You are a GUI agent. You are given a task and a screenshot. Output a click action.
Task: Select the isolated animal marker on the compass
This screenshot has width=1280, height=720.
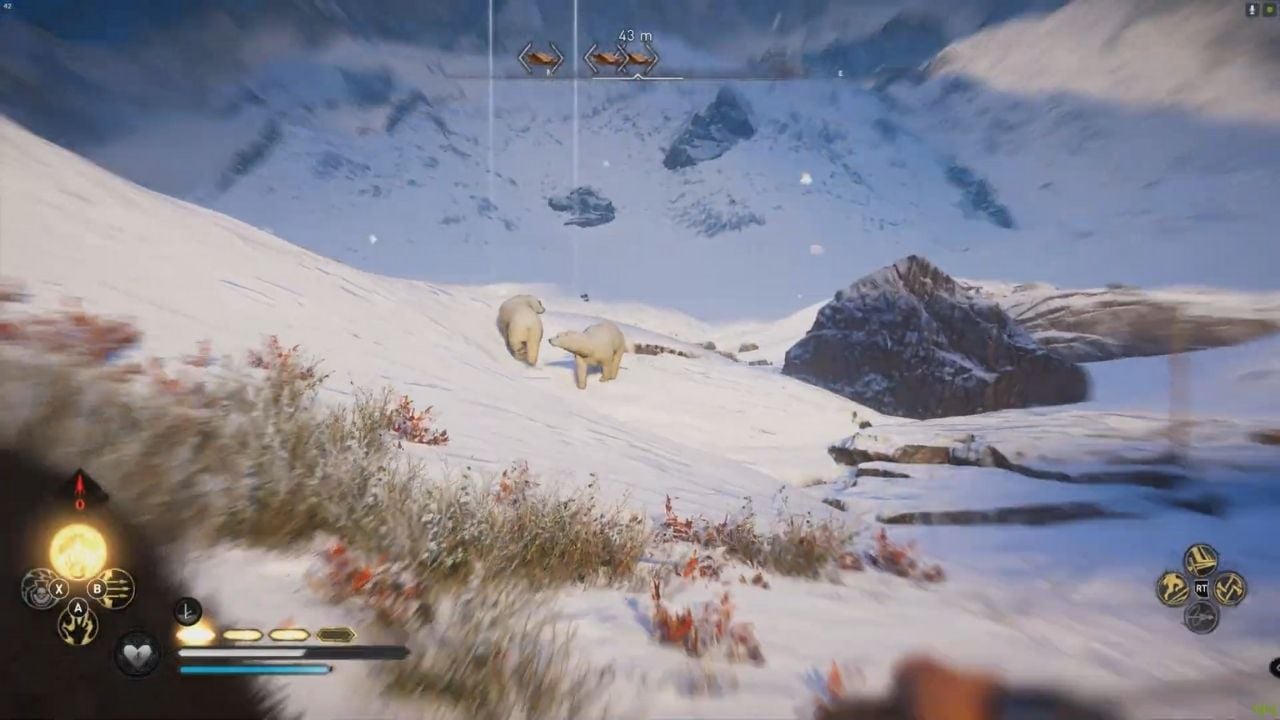pos(540,58)
